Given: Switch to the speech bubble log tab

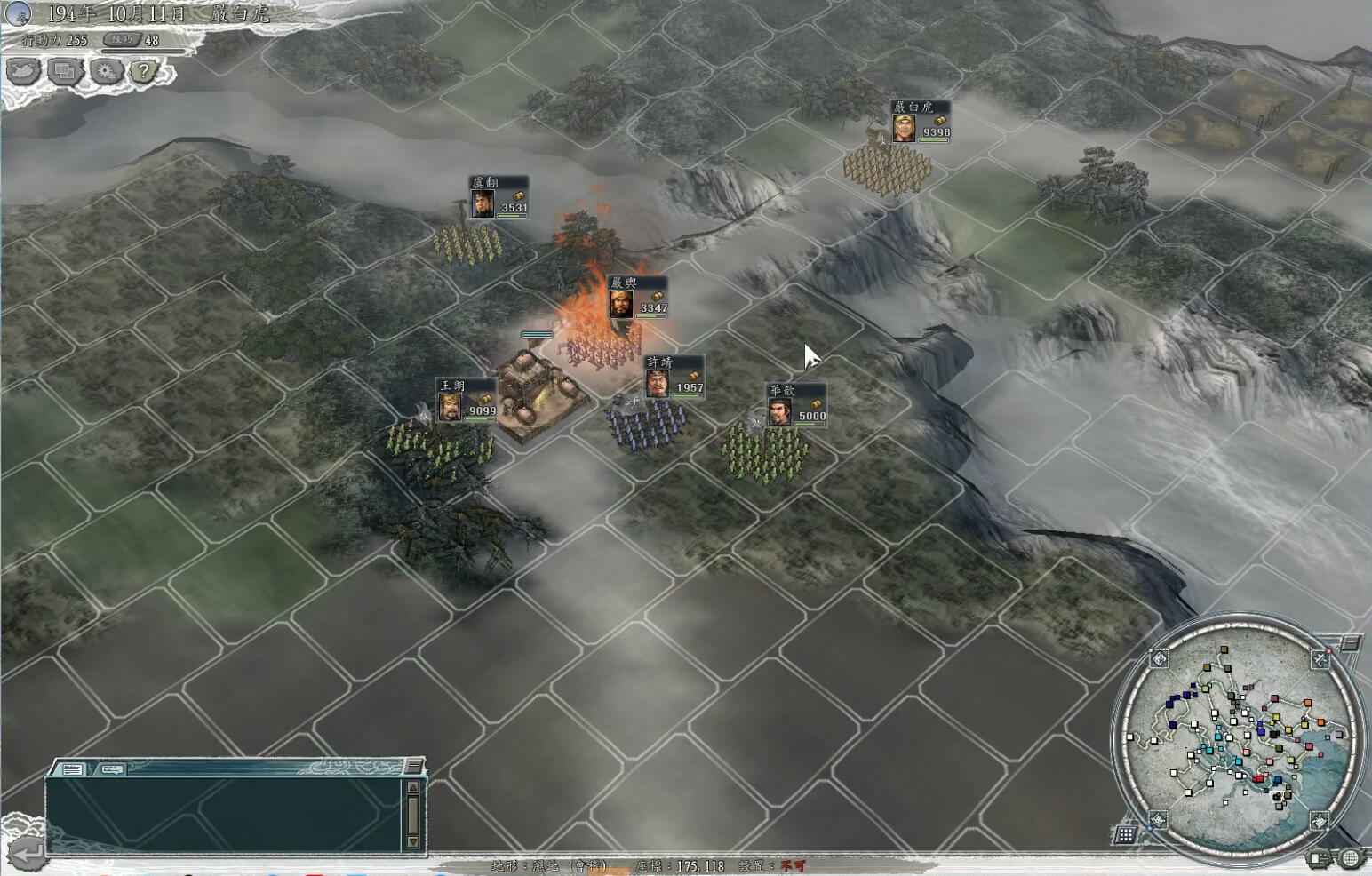Looking at the screenshot, I should [112, 769].
